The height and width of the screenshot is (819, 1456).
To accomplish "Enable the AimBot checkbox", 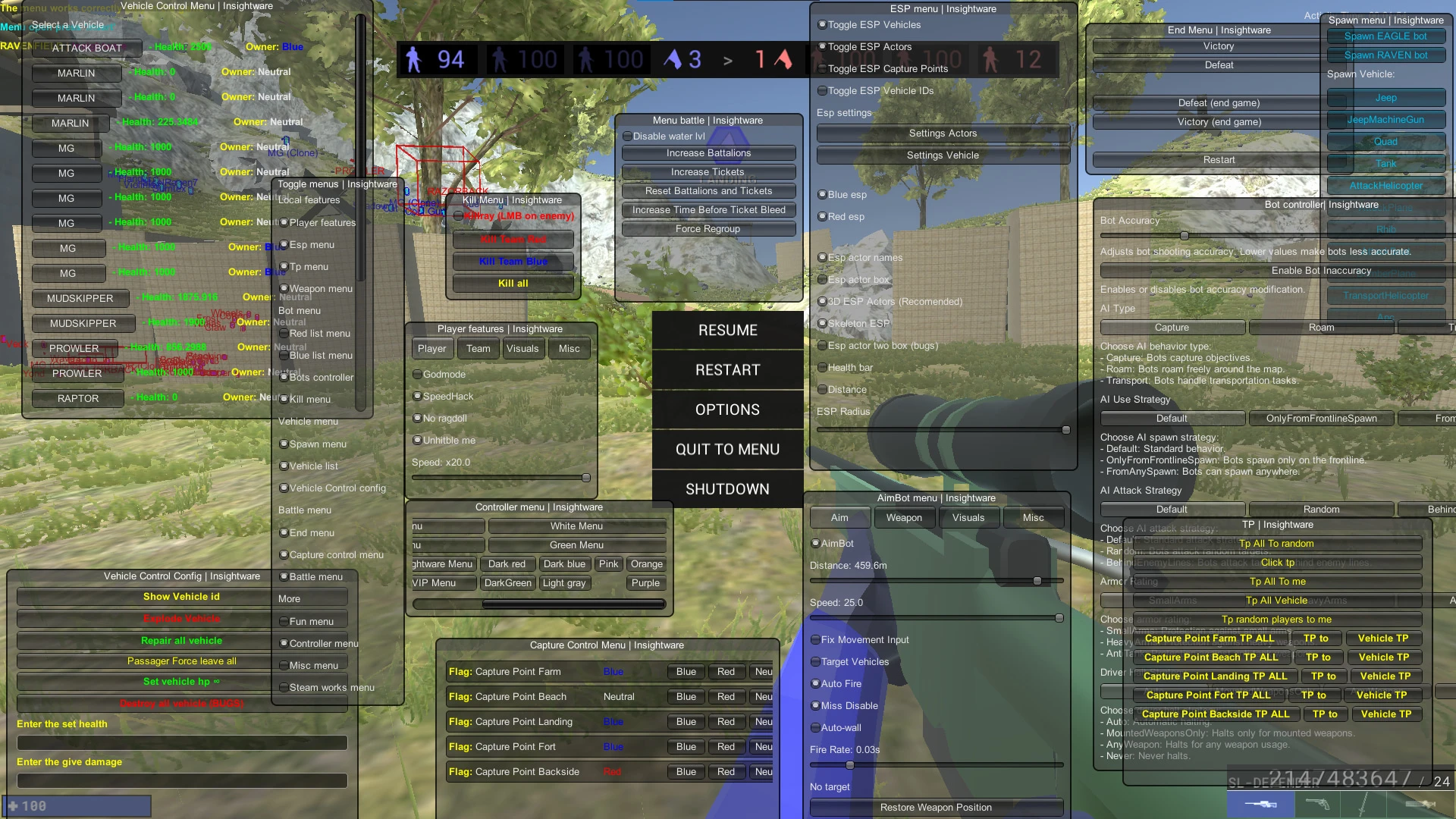I will pyautogui.click(x=817, y=543).
